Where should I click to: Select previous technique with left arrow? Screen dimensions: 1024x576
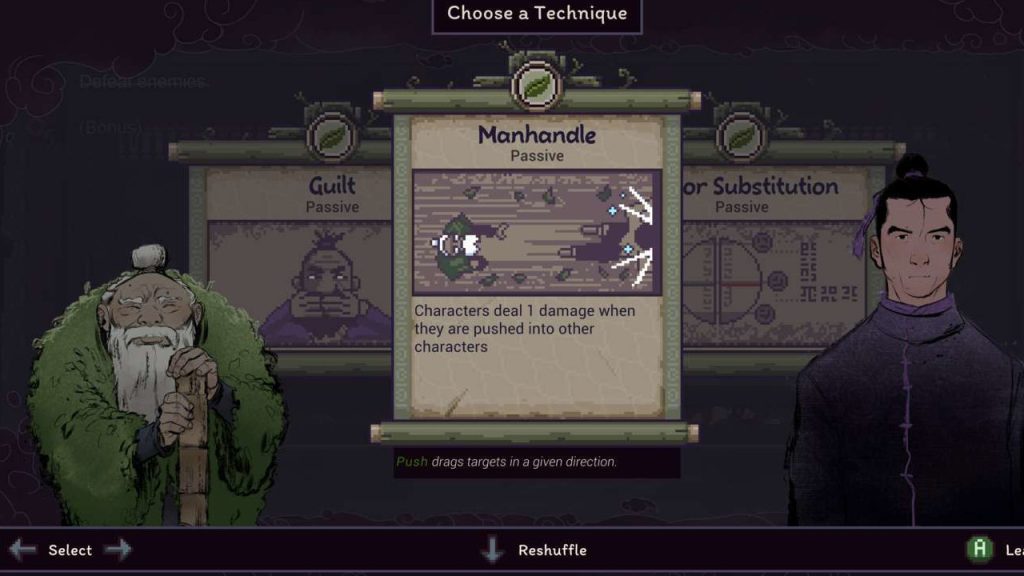(x=22, y=549)
